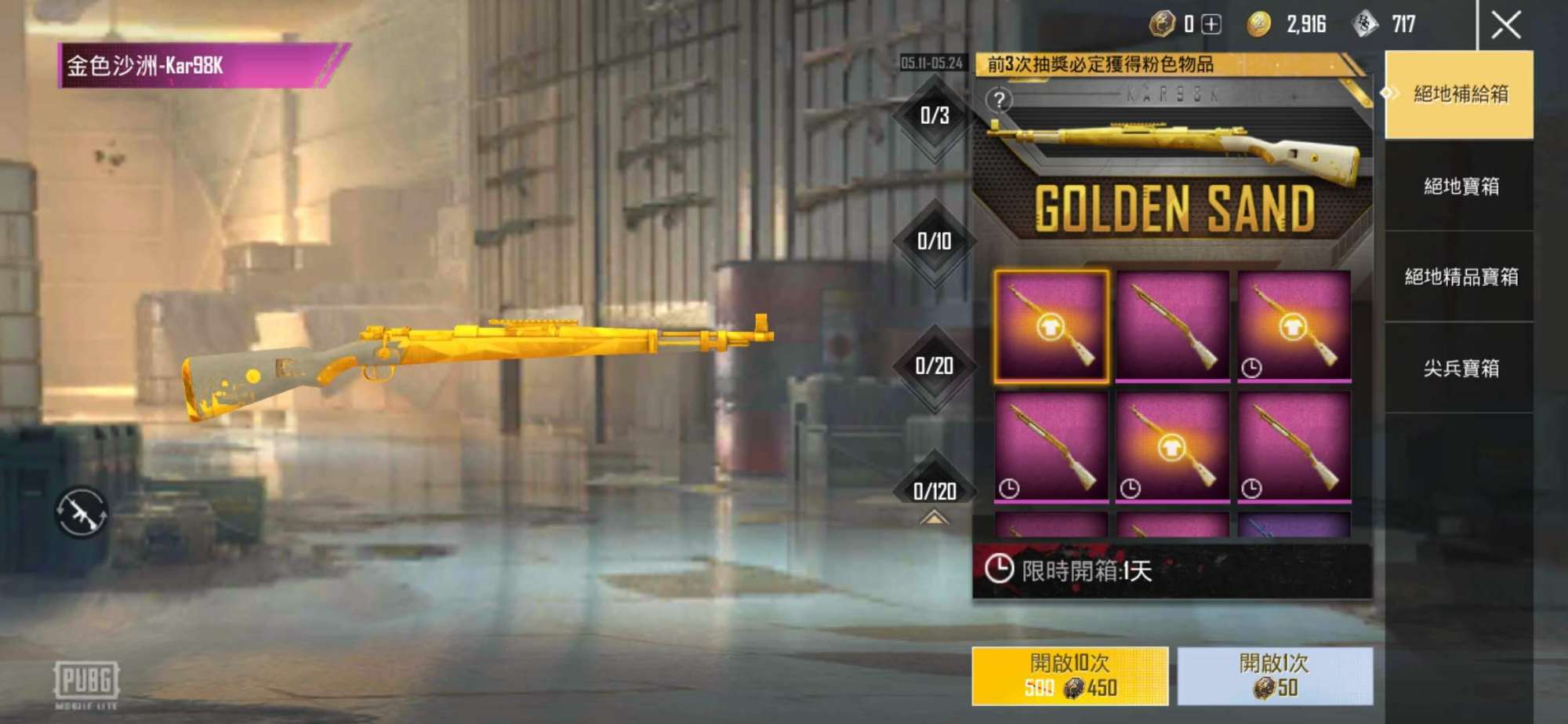This screenshot has width=1568, height=724.
Task: Claim the 0/10 milestone reward
Action: point(935,242)
